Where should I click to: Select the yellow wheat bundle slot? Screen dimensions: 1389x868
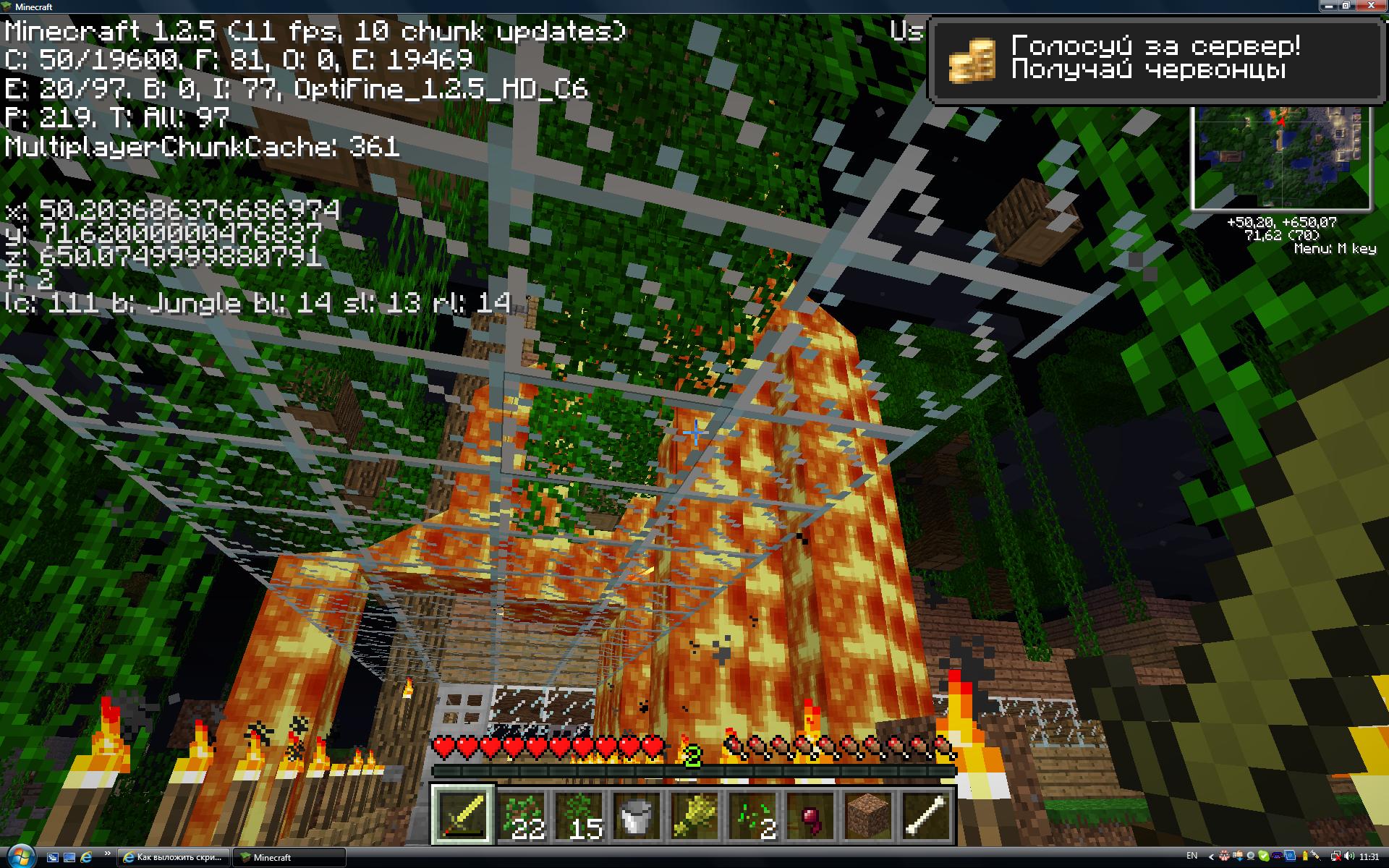(694, 814)
